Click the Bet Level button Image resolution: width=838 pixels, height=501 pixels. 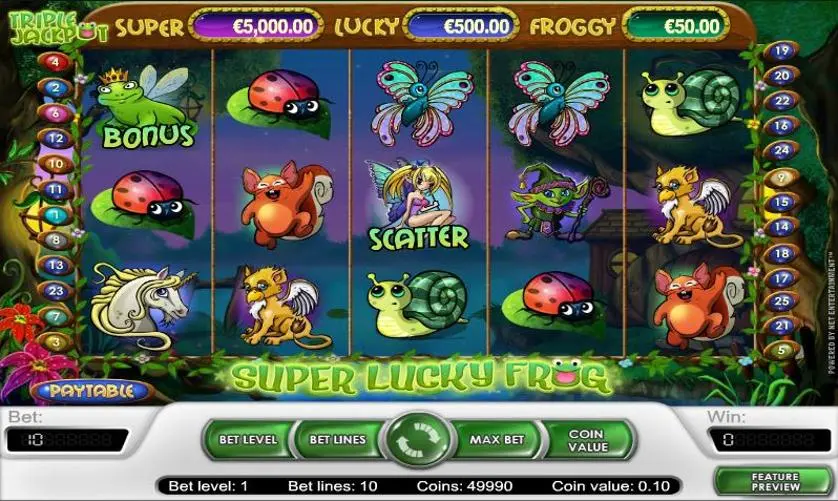(246, 440)
